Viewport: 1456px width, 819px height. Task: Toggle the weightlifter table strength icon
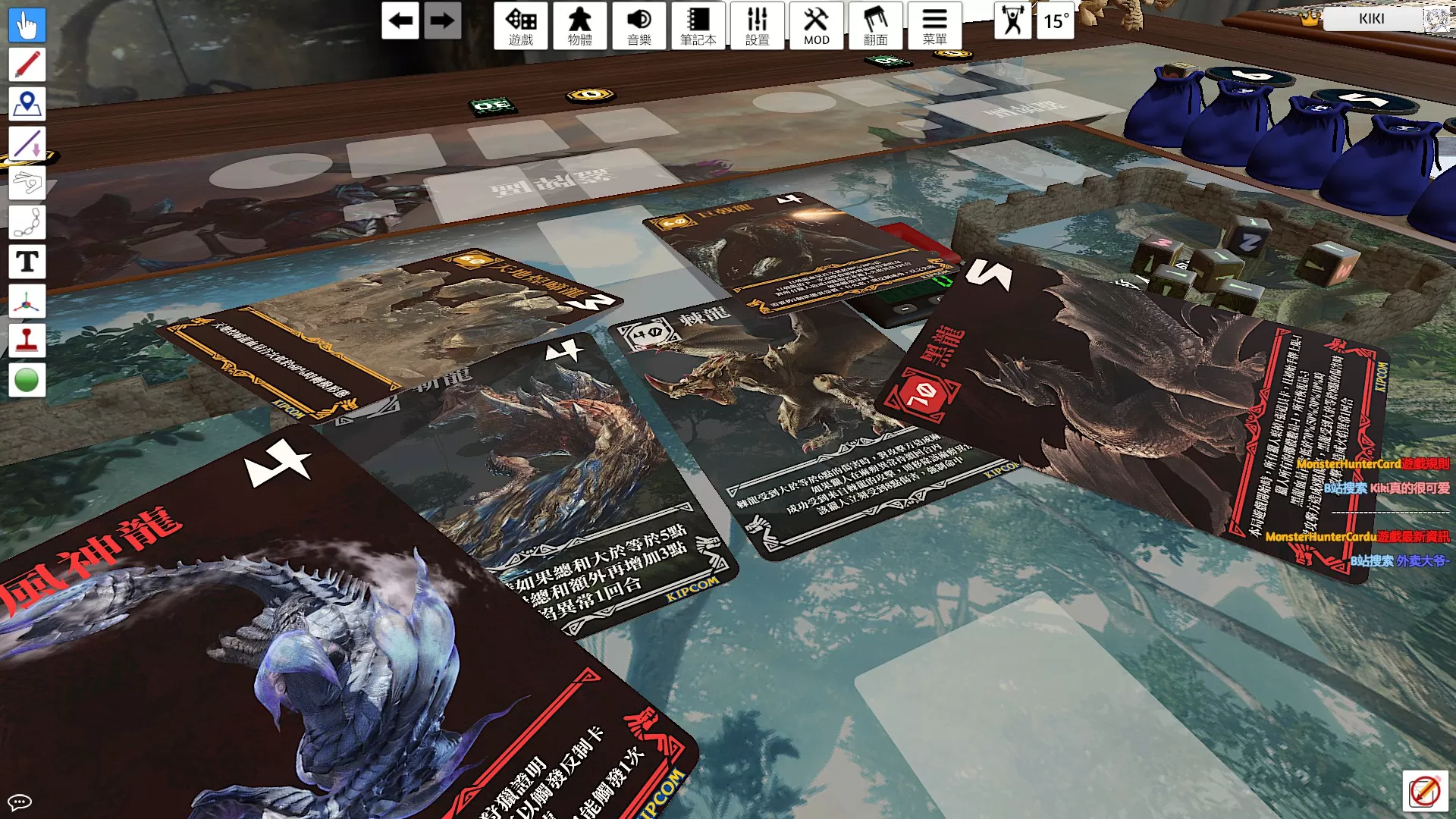pyautogui.click(x=1012, y=22)
